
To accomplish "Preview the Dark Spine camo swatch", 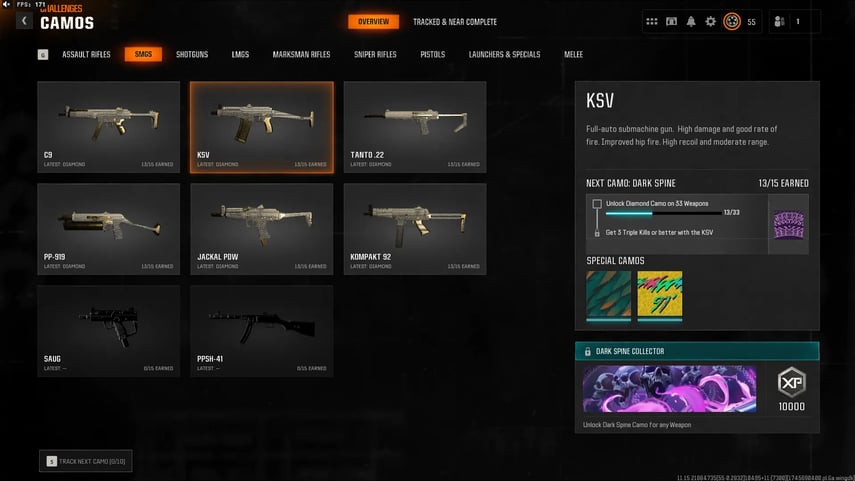I will (789, 224).
